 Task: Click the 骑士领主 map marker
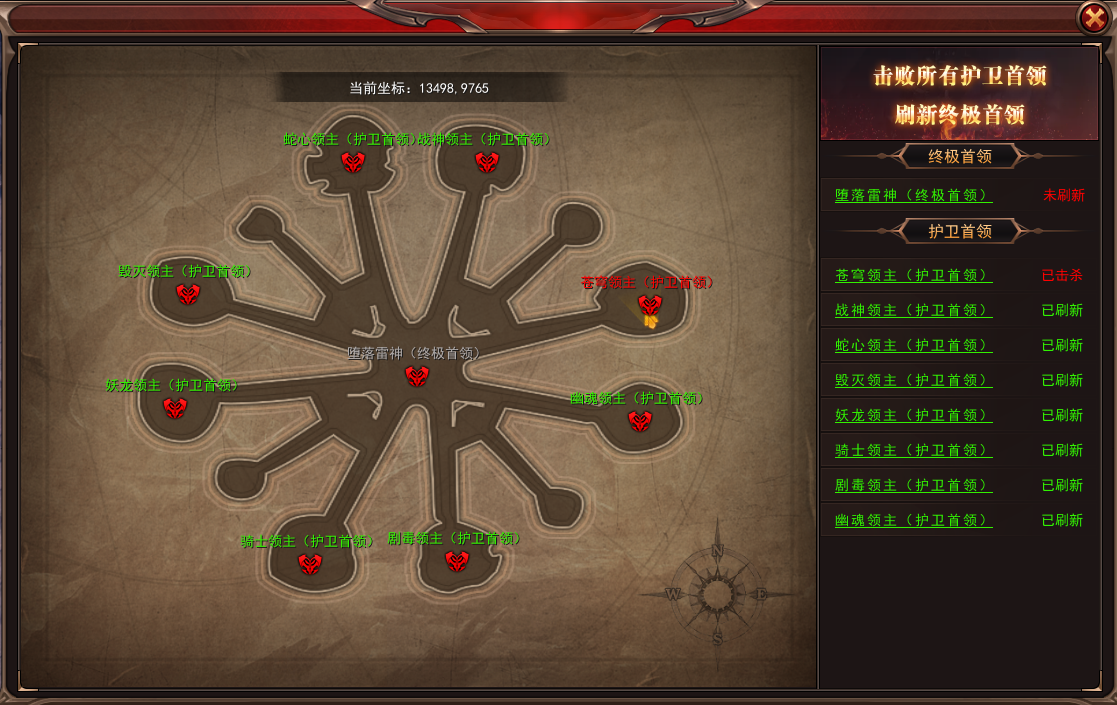[x=310, y=564]
